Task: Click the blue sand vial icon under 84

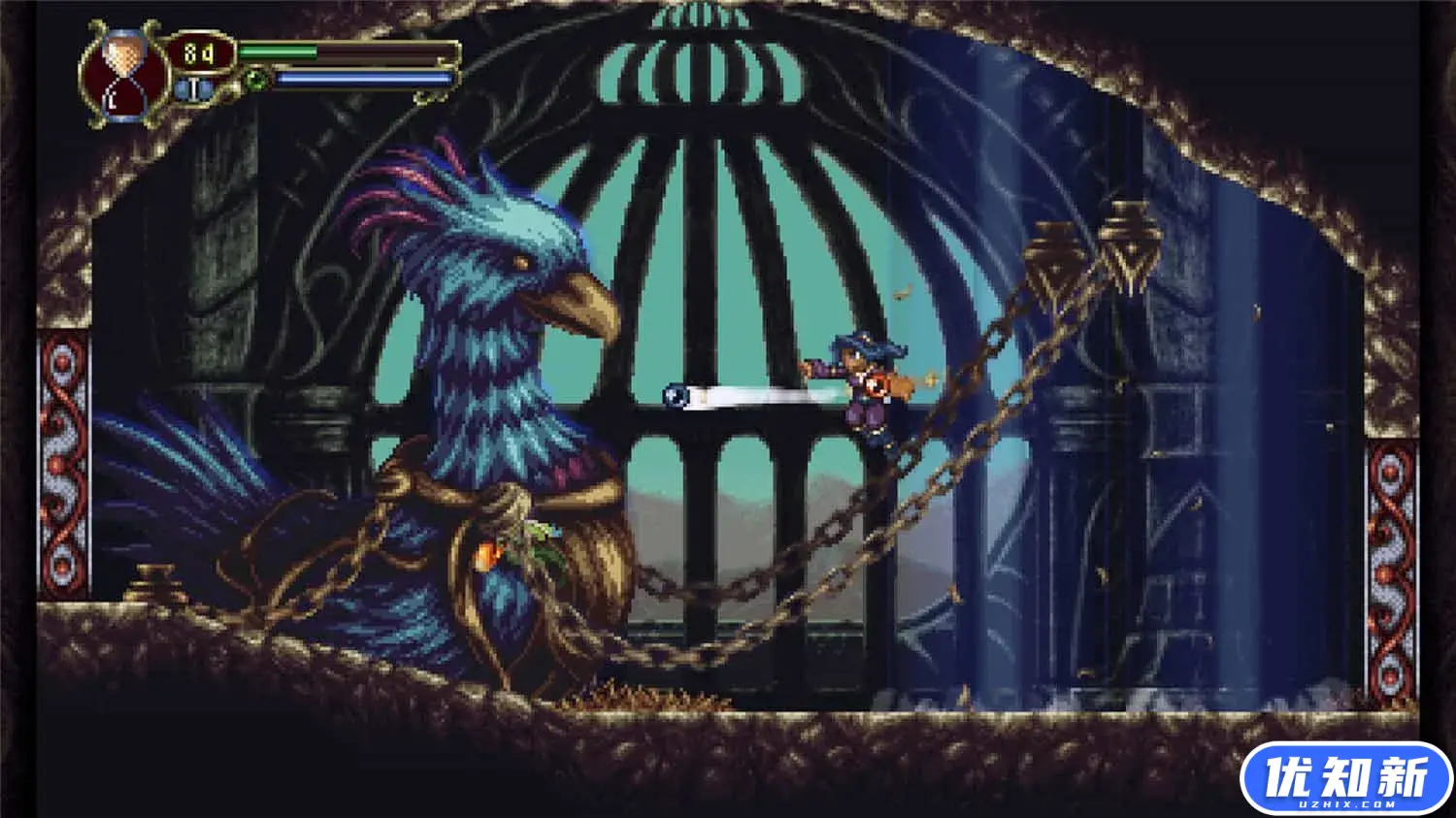Action: click(x=194, y=87)
